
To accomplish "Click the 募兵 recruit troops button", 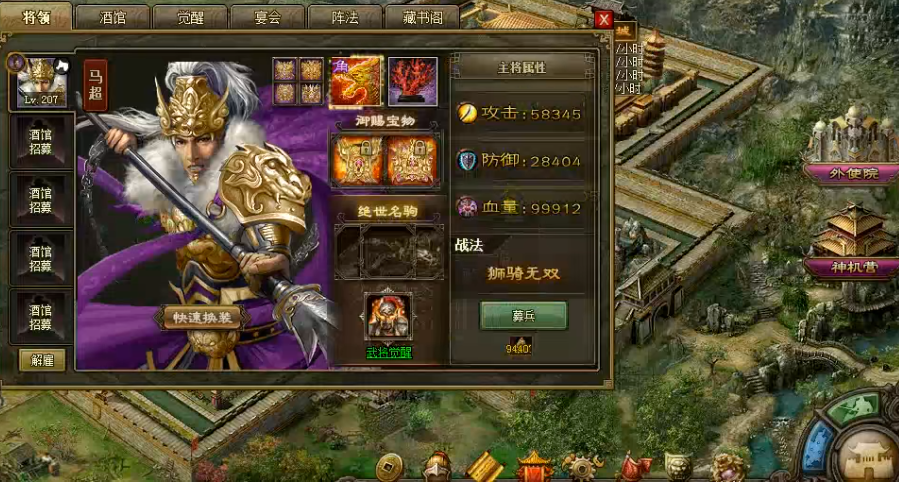I will pos(523,315).
